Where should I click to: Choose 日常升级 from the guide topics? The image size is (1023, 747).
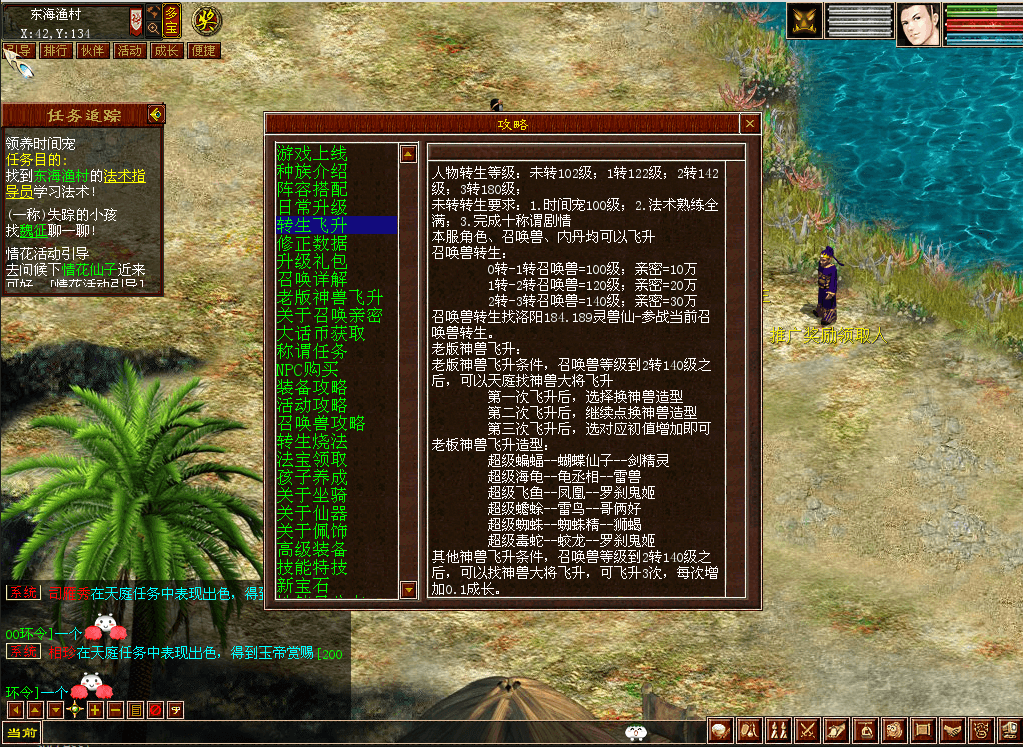(x=312, y=207)
